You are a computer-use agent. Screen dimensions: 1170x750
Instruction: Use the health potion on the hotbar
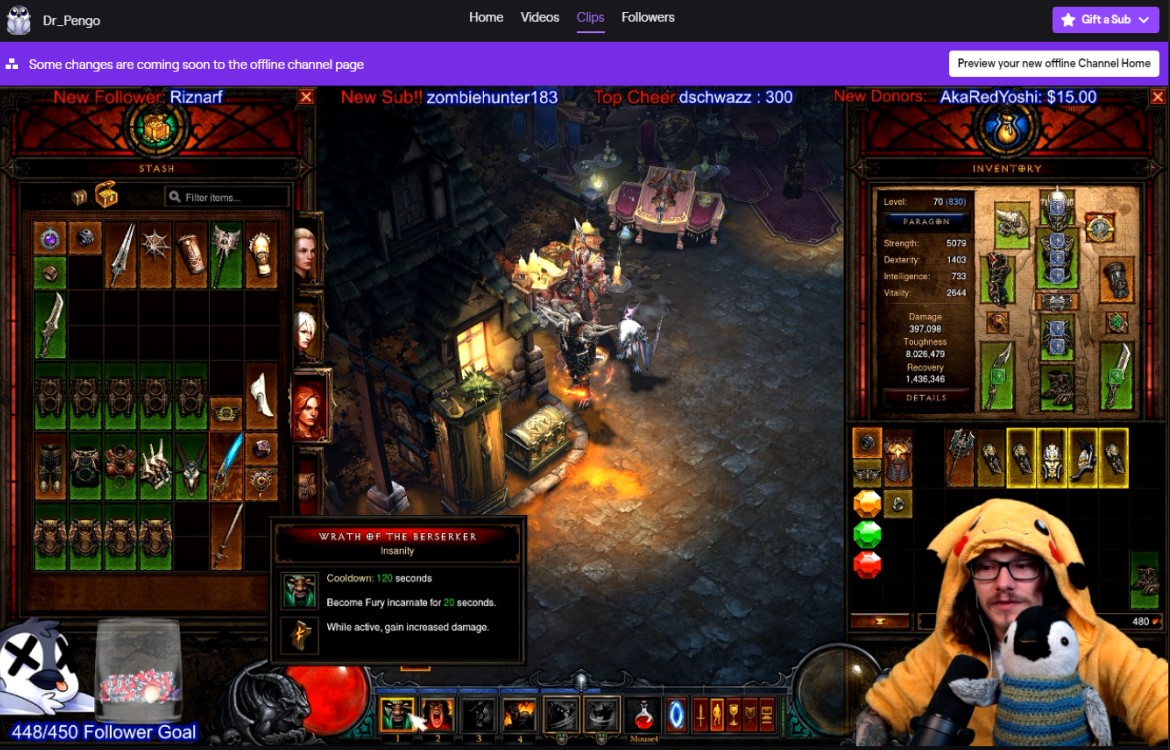pos(642,714)
